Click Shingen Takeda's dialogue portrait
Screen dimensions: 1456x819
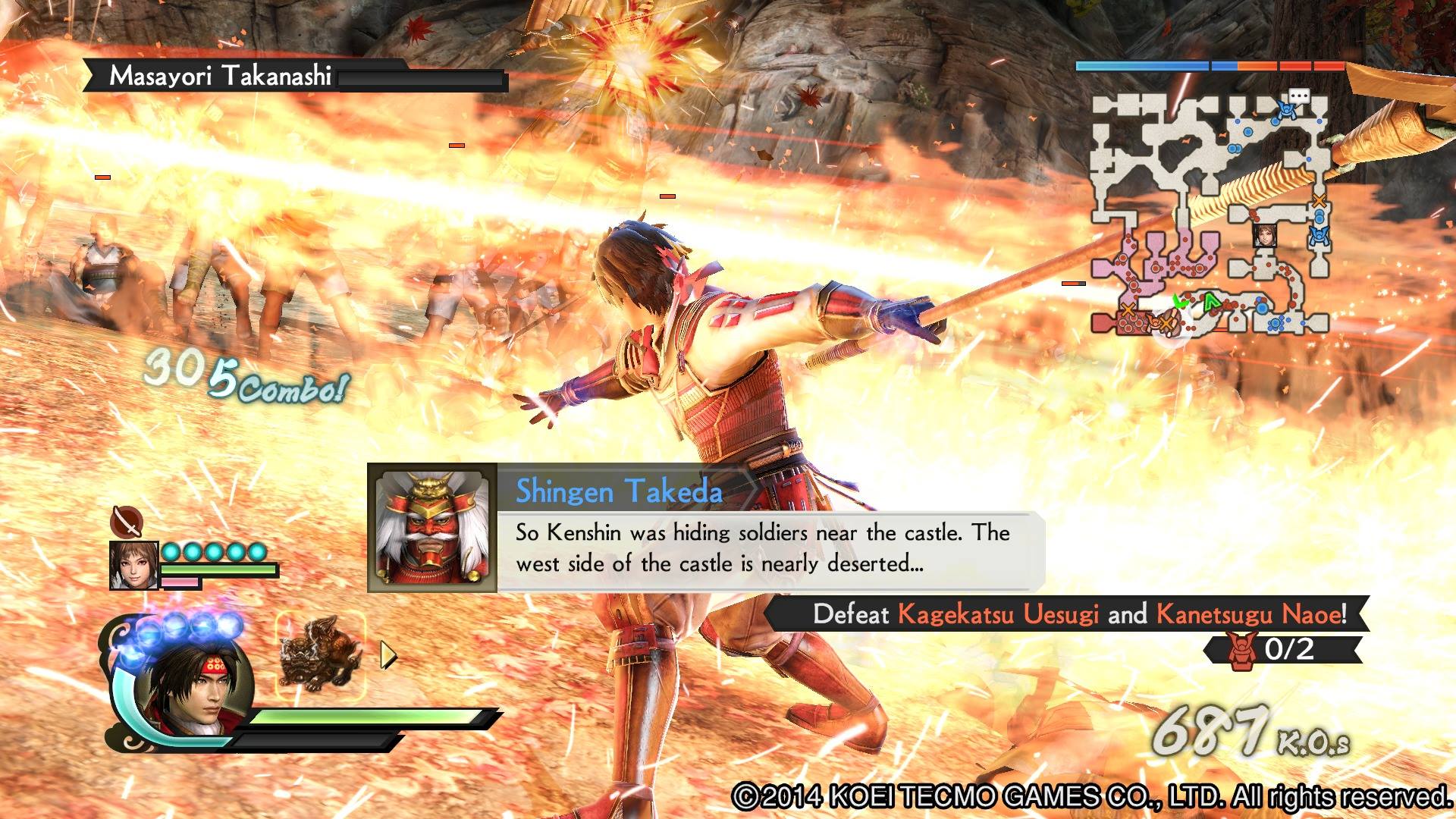coord(432,528)
